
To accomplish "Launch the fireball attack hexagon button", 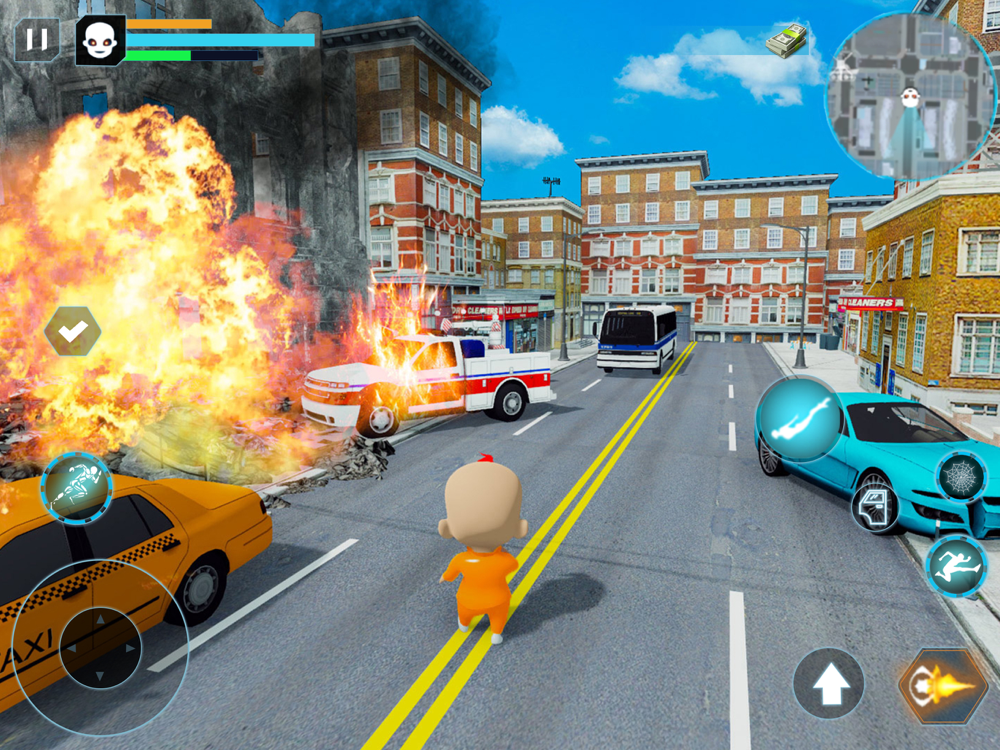I will (943, 686).
